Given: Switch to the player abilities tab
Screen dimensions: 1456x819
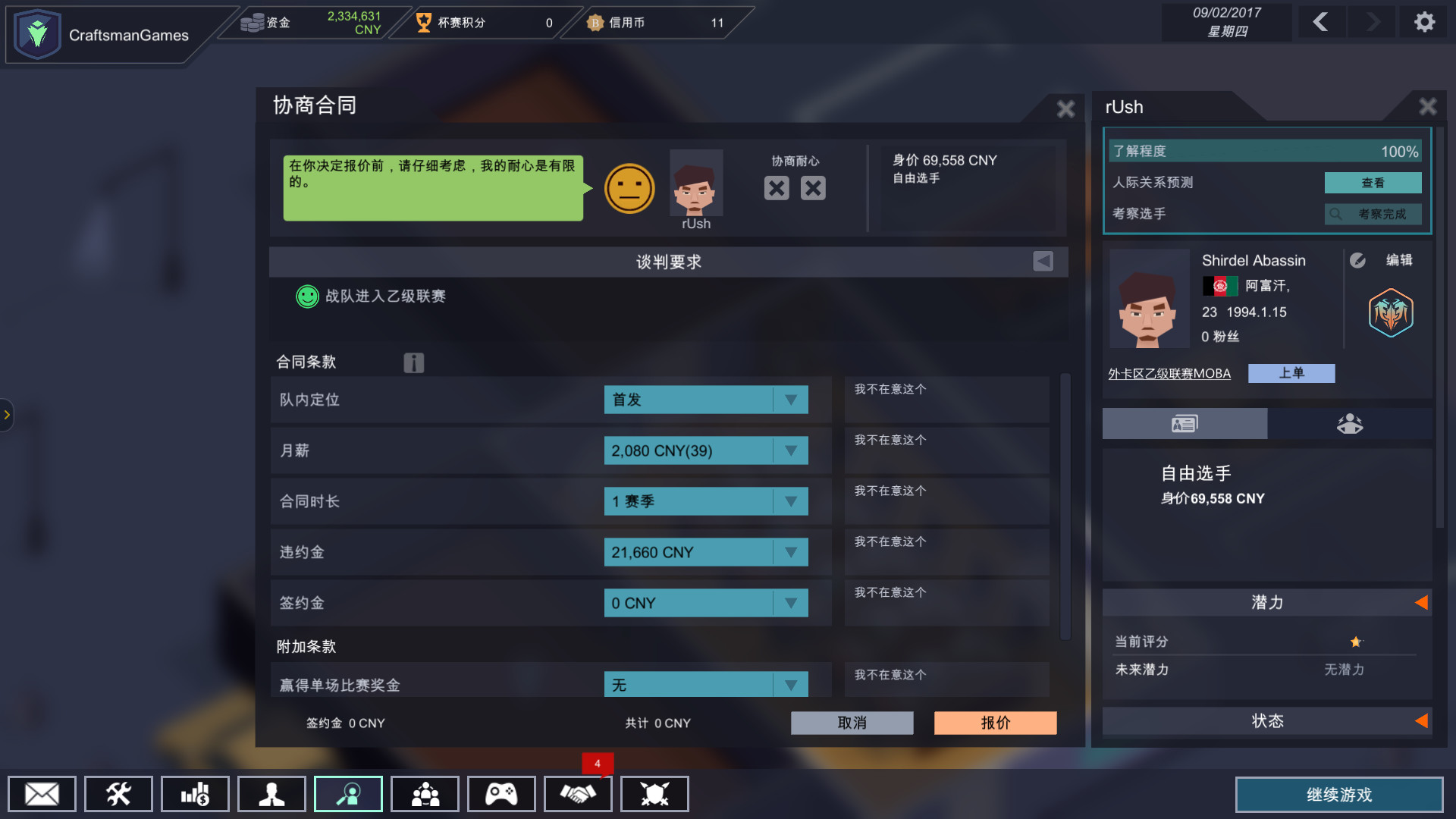Looking at the screenshot, I should 1351,423.
